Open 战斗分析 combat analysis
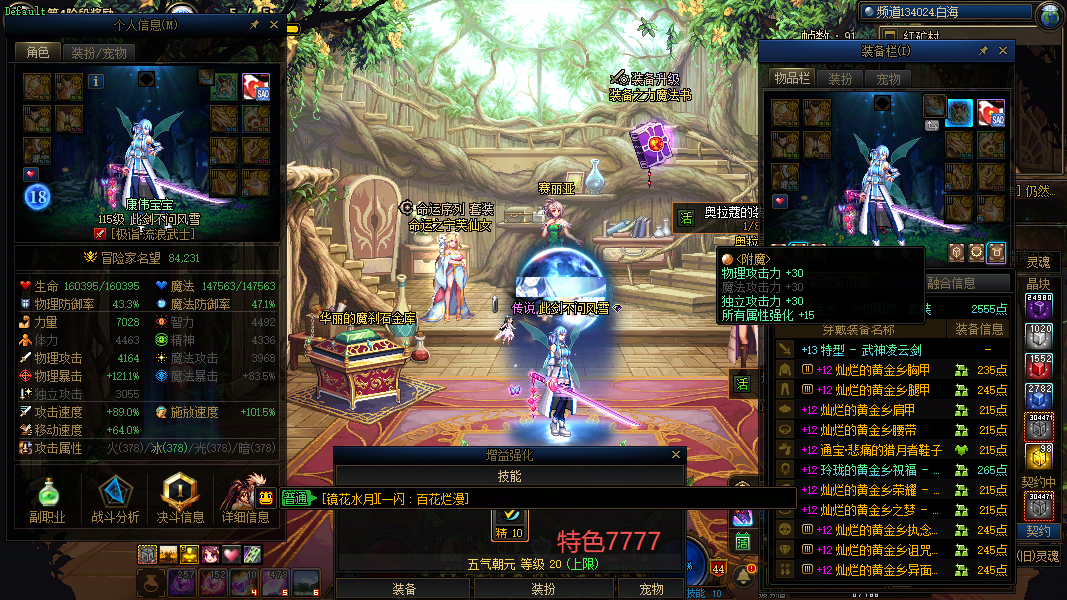 [x=115, y=500]
